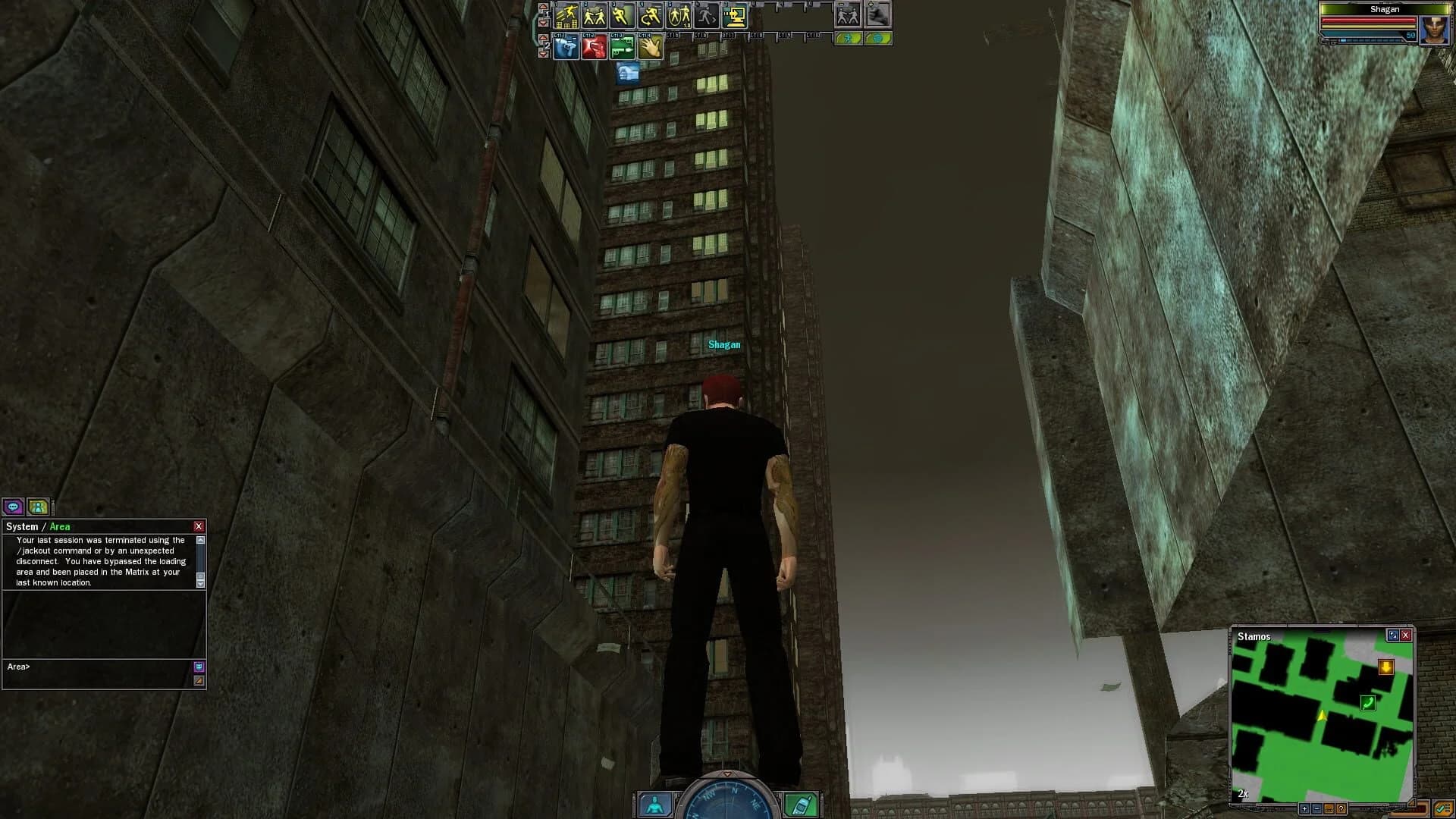Expand the compass flyout via the orange triangle
This screenshot has width=1456, height=819.
point(728,773)
